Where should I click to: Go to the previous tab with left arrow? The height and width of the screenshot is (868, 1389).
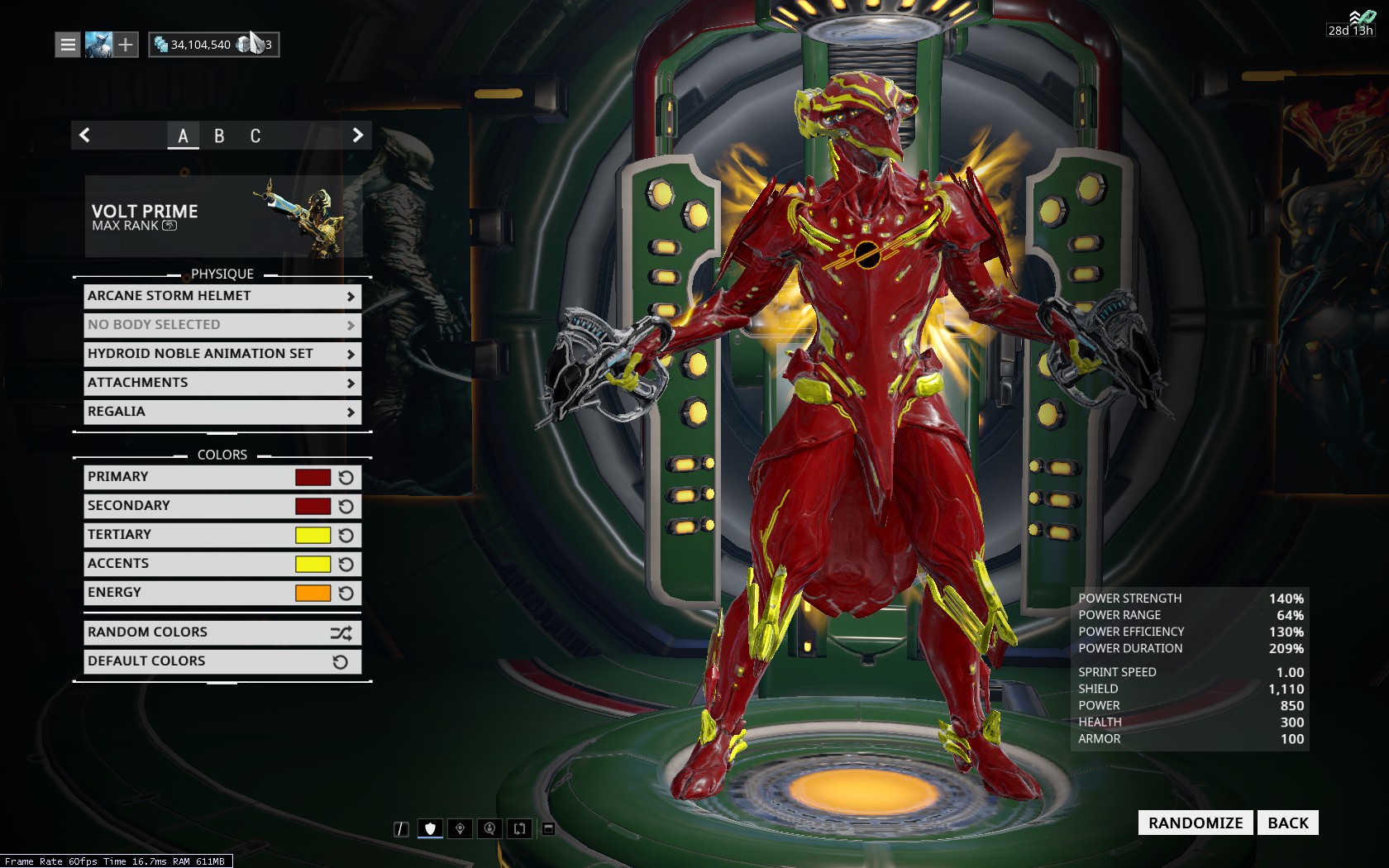click(84, 136)
